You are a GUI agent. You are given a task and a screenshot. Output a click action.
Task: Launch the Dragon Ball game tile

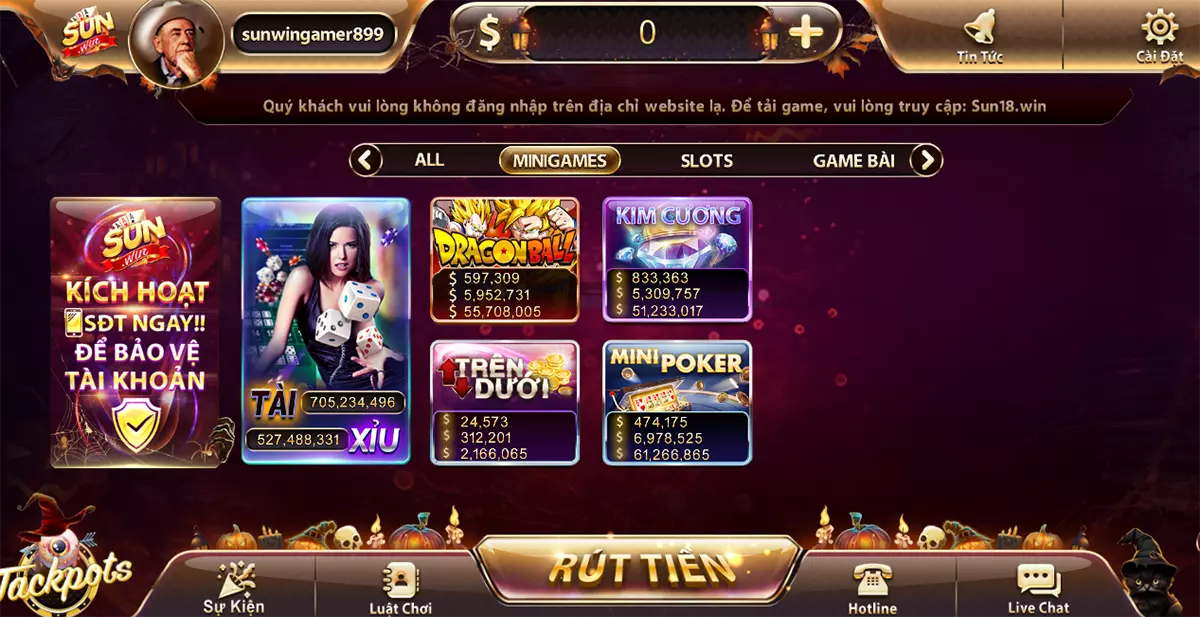[505, 259]
